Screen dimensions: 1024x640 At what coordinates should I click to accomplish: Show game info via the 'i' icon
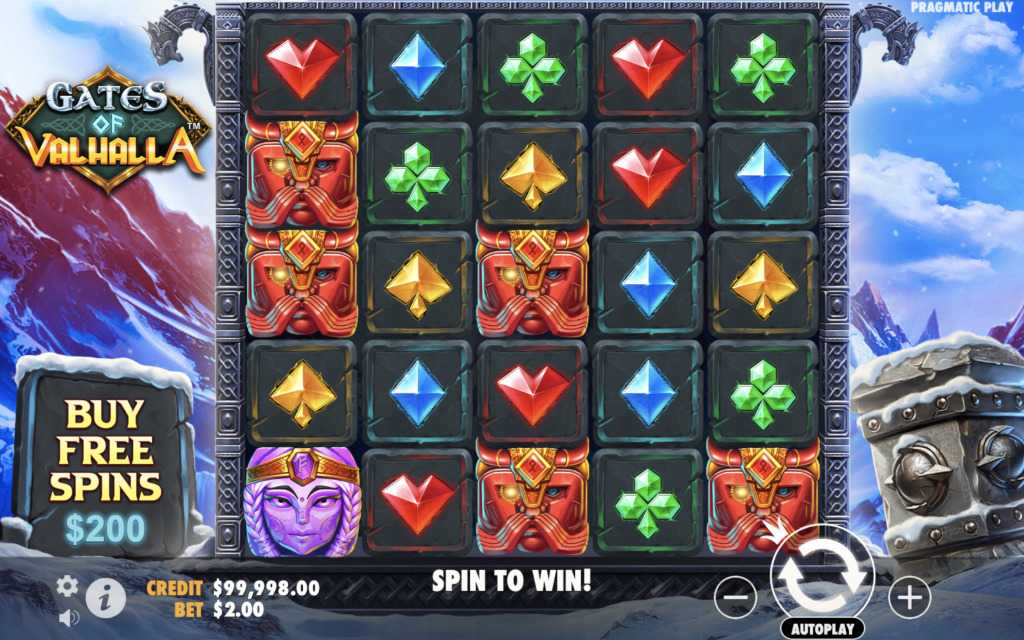click(106, 598)
